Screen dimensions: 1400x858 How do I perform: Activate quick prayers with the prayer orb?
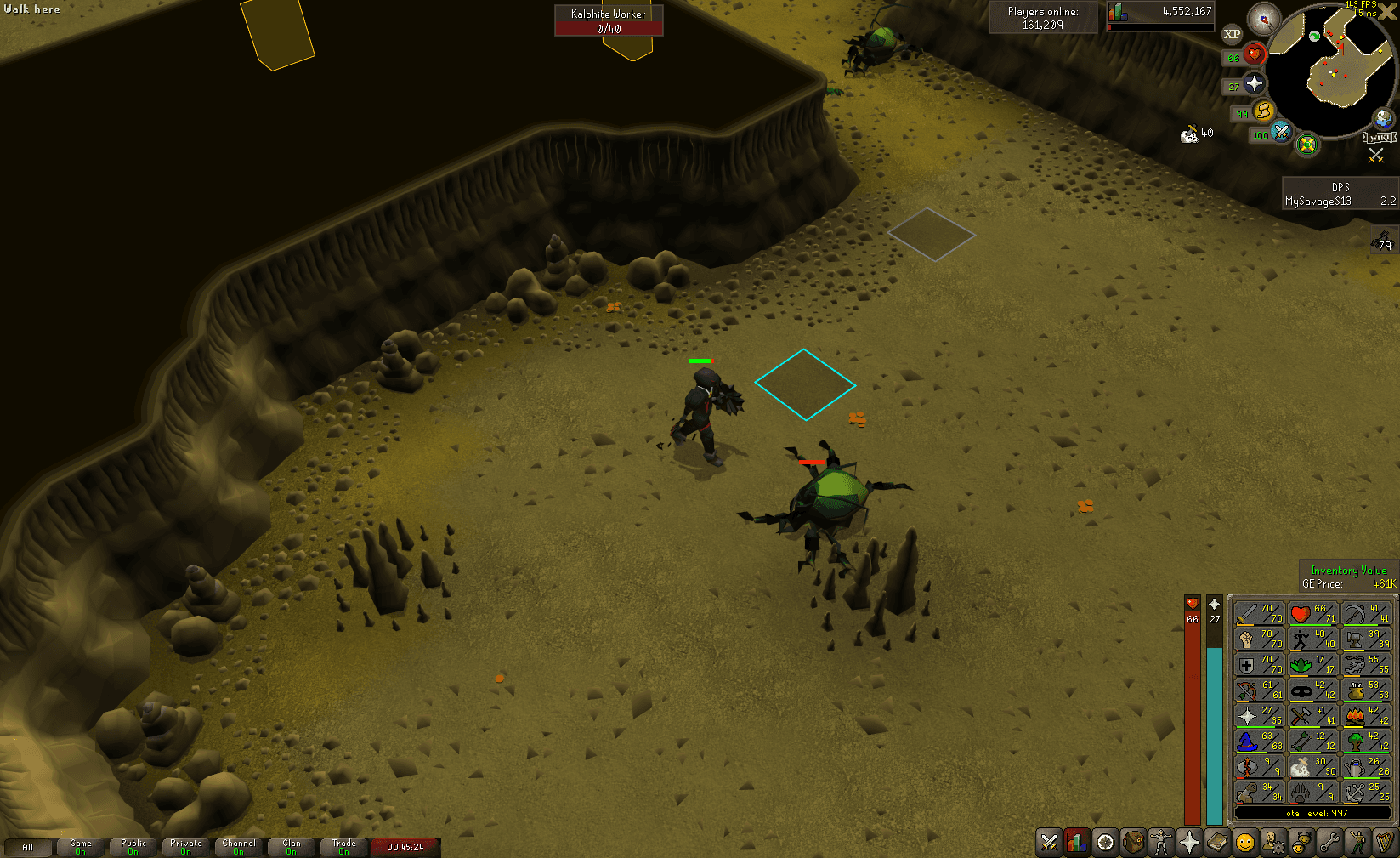[1254, 83]
